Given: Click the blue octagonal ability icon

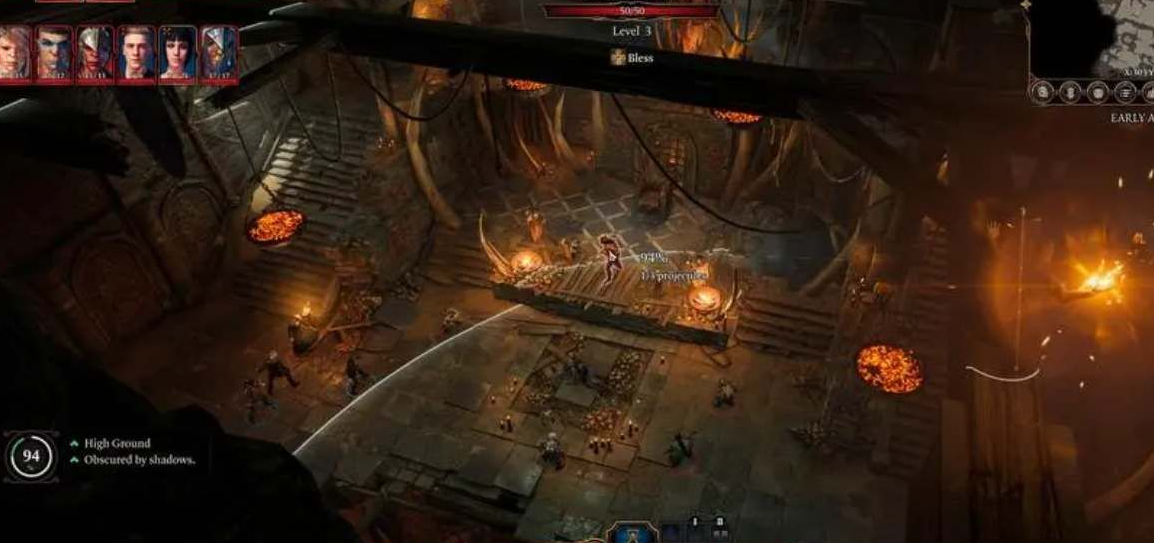Looking at the screenshot, I should [x=632, y=534].
